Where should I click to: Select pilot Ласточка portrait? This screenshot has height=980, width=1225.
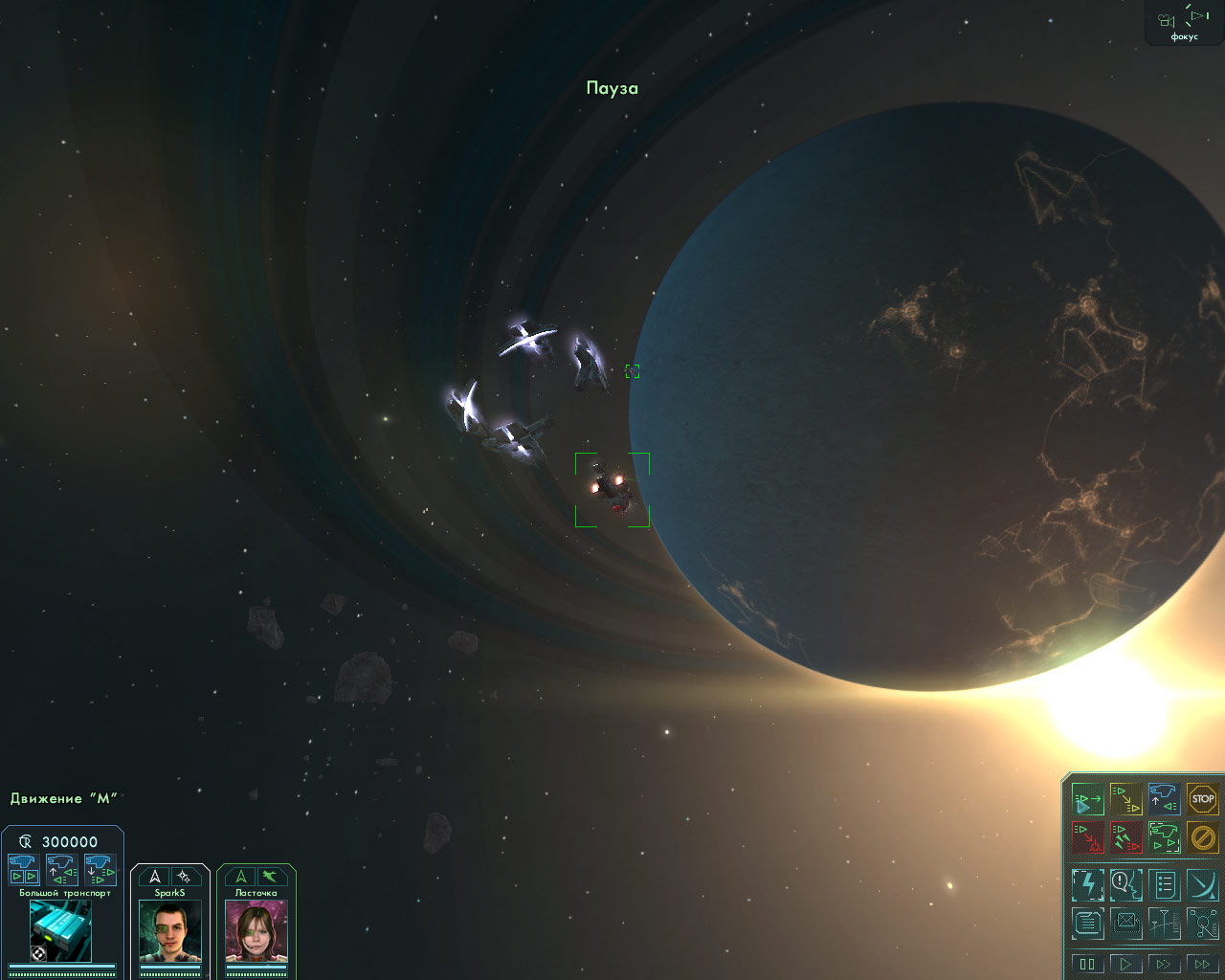pyautogui.click(x=256, y=931)
